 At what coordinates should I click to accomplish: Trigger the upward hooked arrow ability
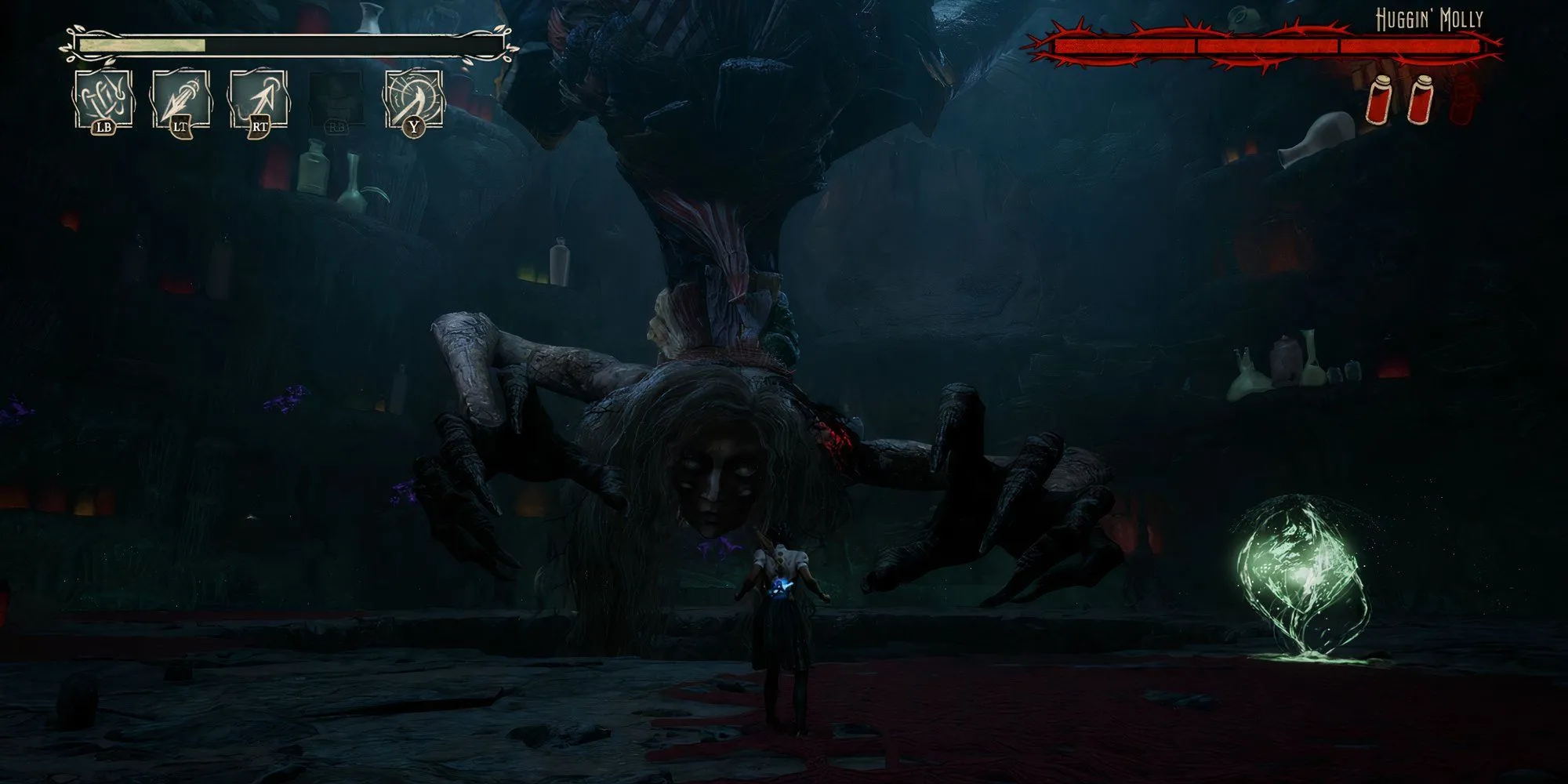tap(259, 100)
